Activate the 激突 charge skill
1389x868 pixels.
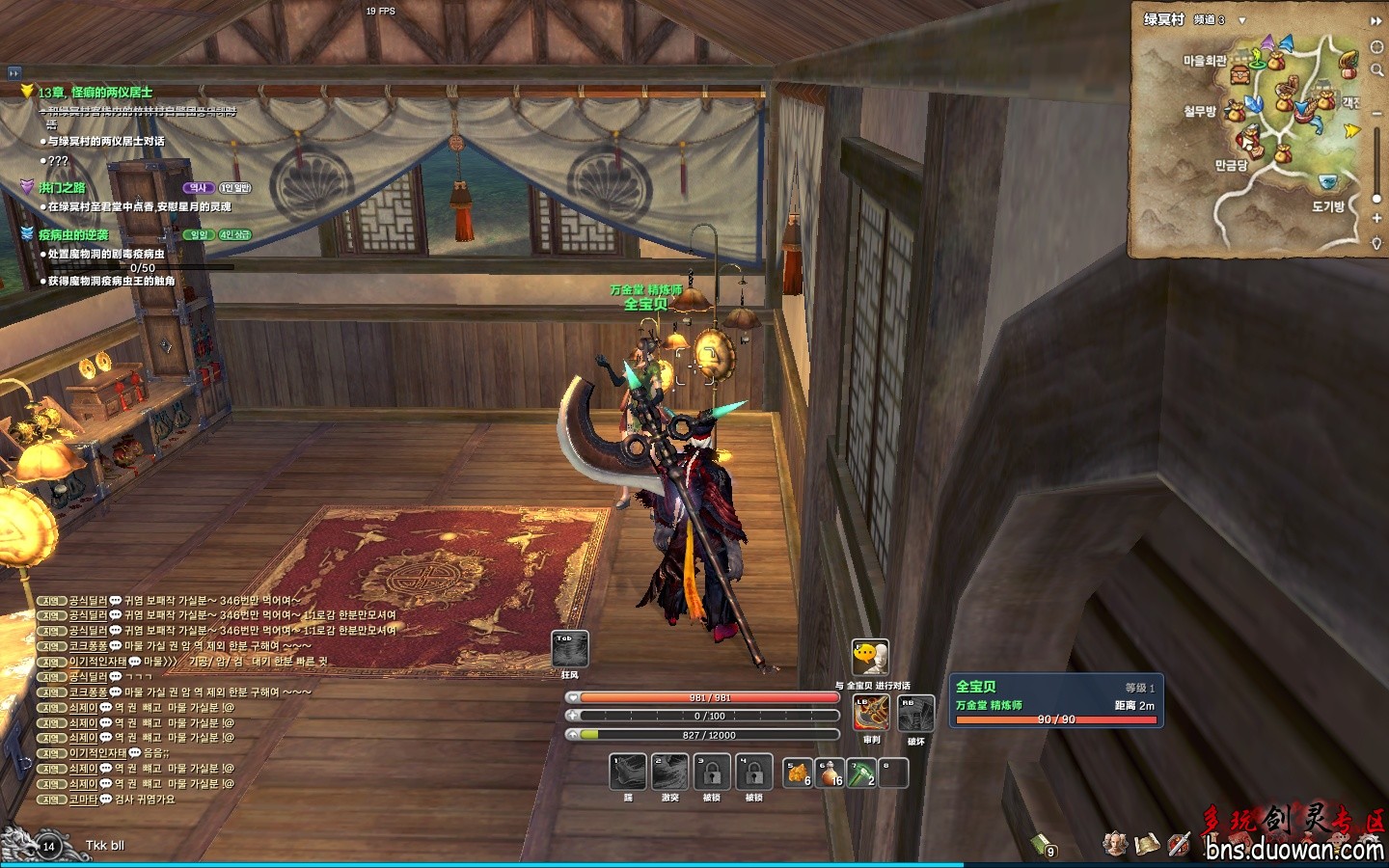pyautogui.click(x=669, y=773)
